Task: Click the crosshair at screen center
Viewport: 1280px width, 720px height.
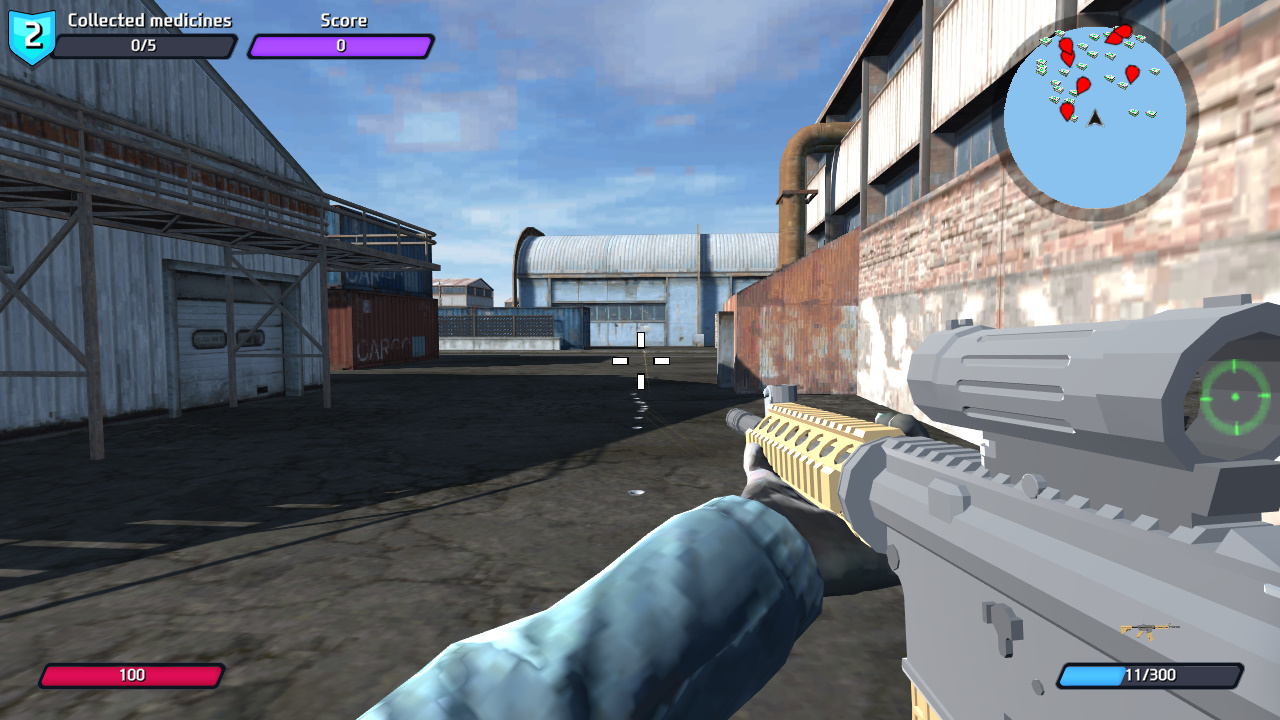Action: click(640, 360)
